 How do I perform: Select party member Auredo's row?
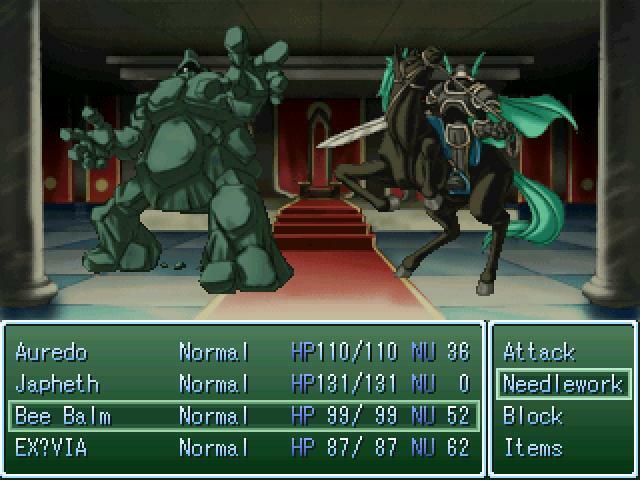pos(242,352)
